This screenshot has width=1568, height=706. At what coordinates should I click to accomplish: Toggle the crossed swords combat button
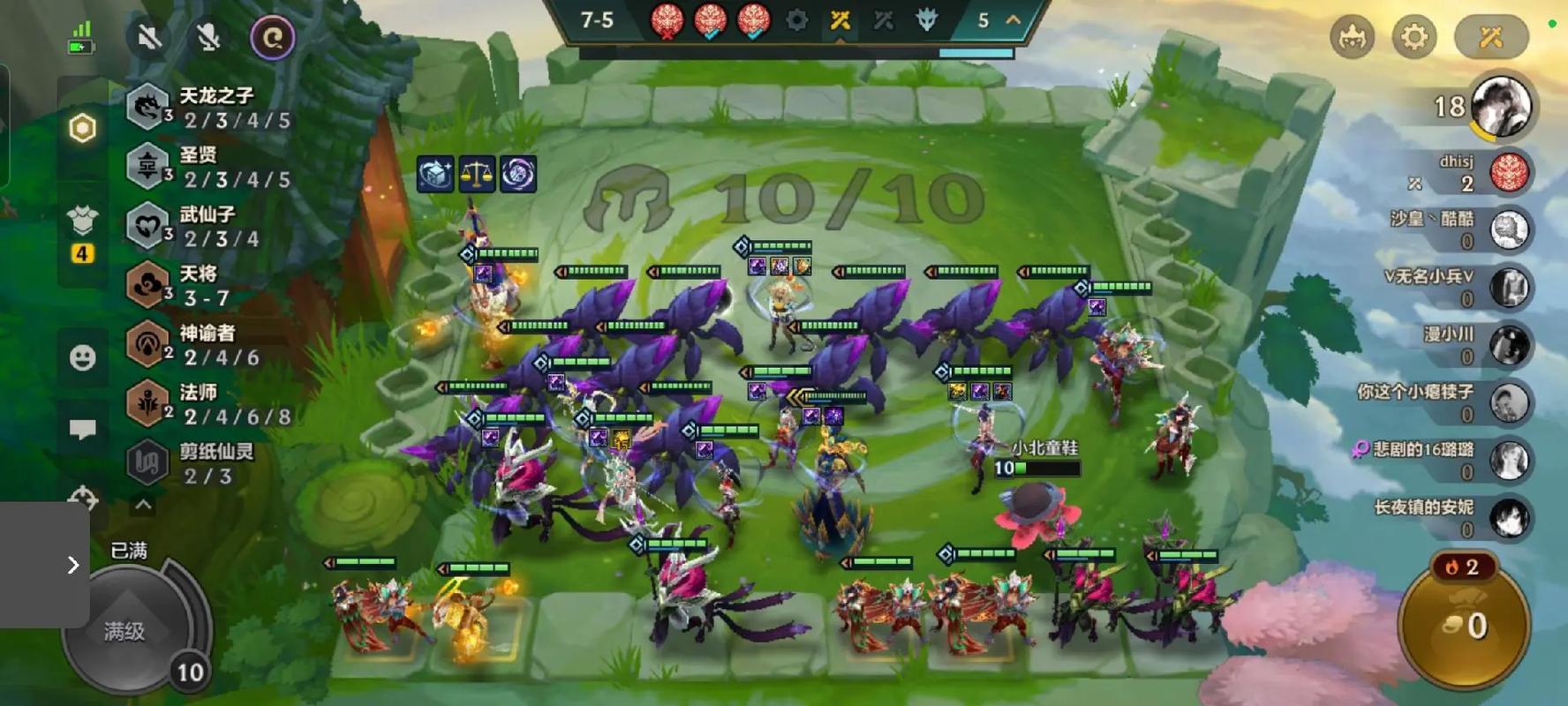[1490, 37]
